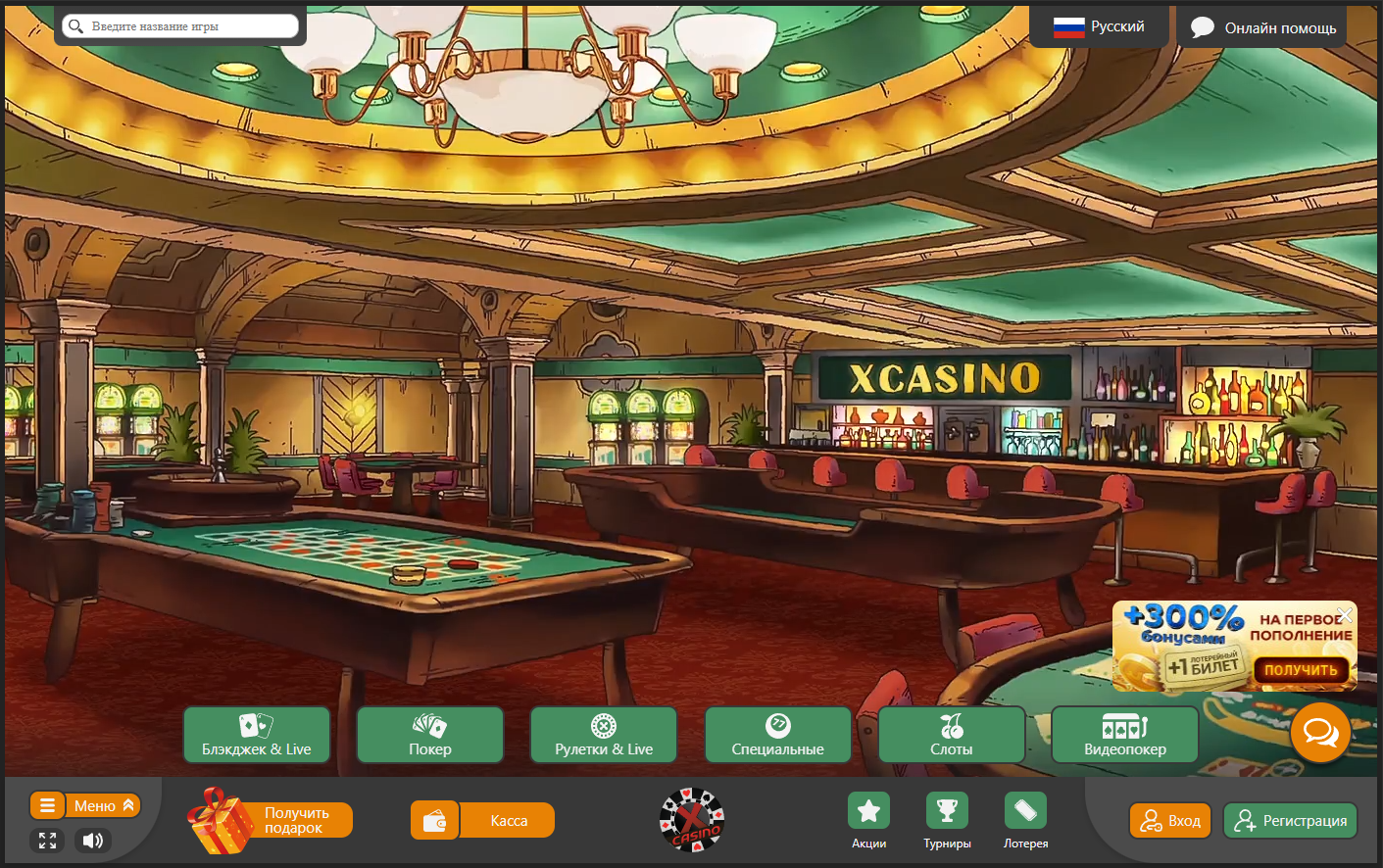Open the Русский language selector
1383x868 pixels.
pyautogui.click(x=1099, y=26)
